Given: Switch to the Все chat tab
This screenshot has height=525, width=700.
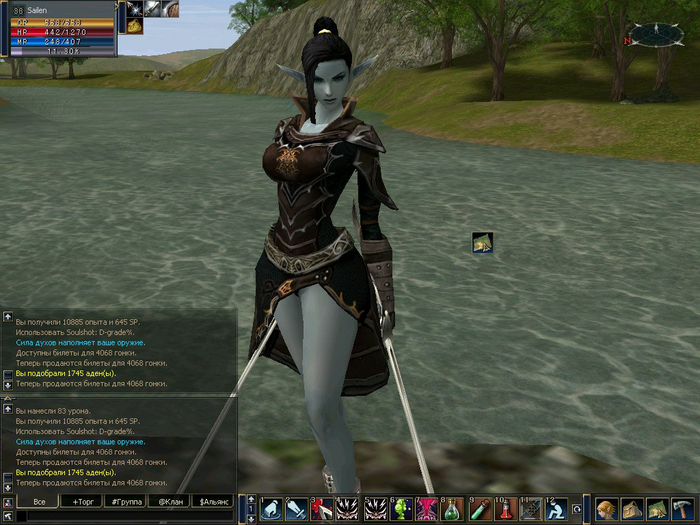Looking at the screenshot, I should 39,501.
